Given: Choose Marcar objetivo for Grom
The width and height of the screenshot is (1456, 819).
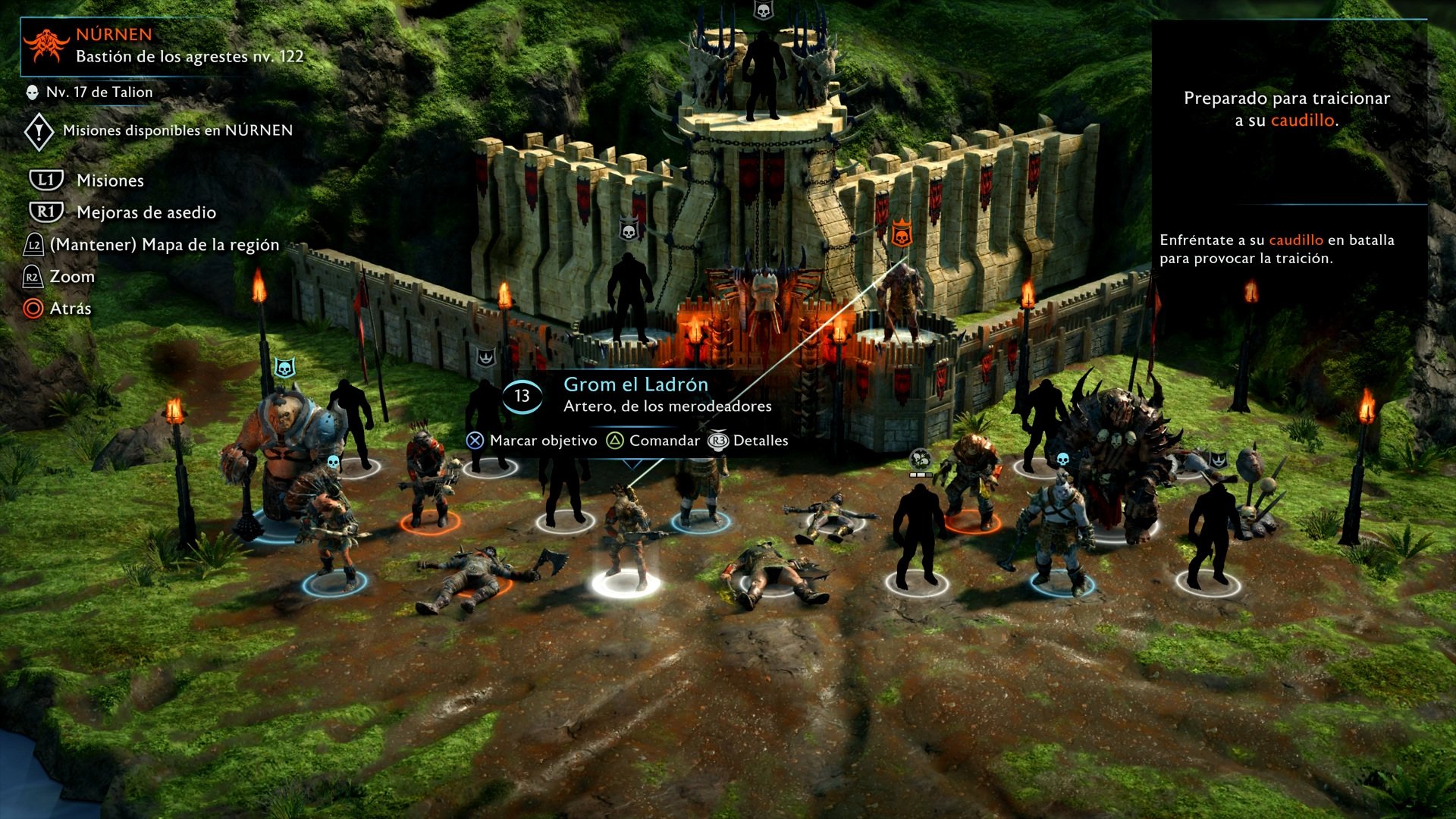Looking at the screenshot, I should pos(542,441).
